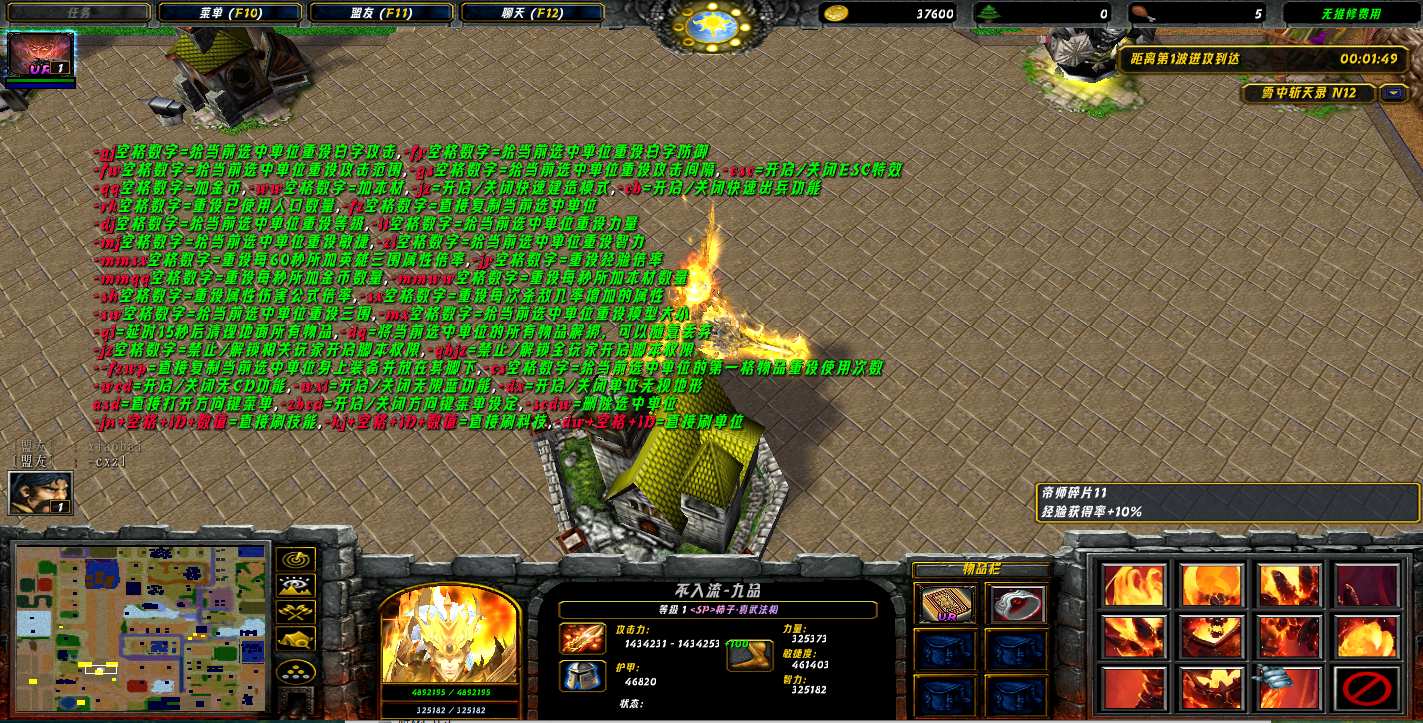The width and height of the screenshot is (1423, 723).
Task: Toggle ally color mode crossed-axes button
Action: (298, 612)
